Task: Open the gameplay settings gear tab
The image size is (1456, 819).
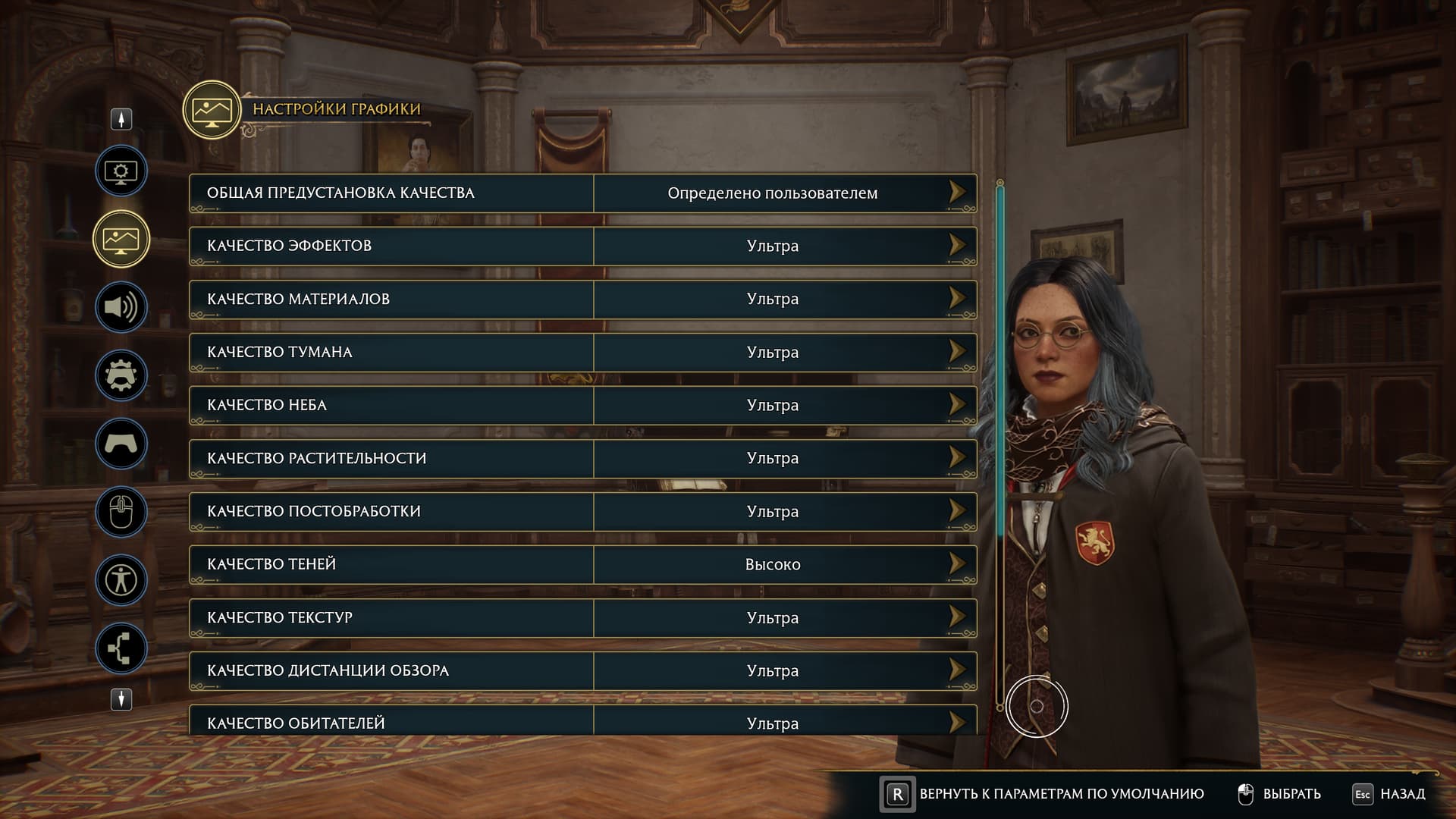Action: 121,375
